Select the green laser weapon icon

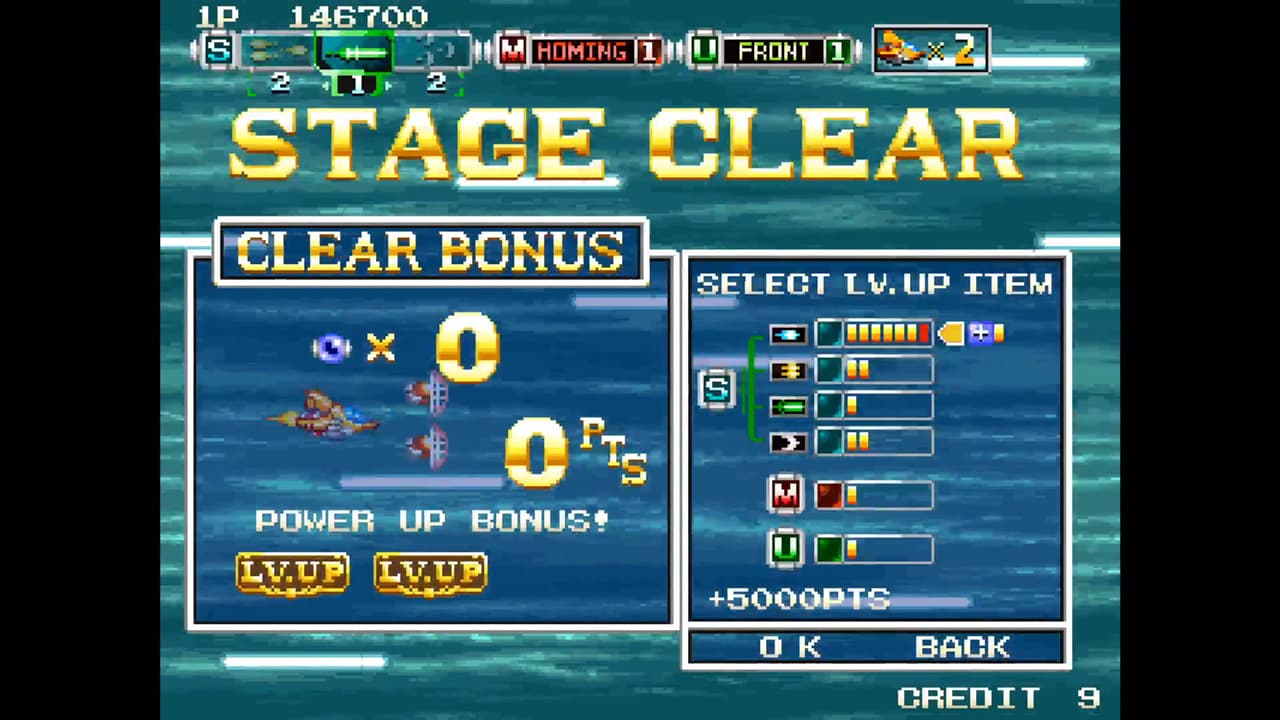coord(787,406)
